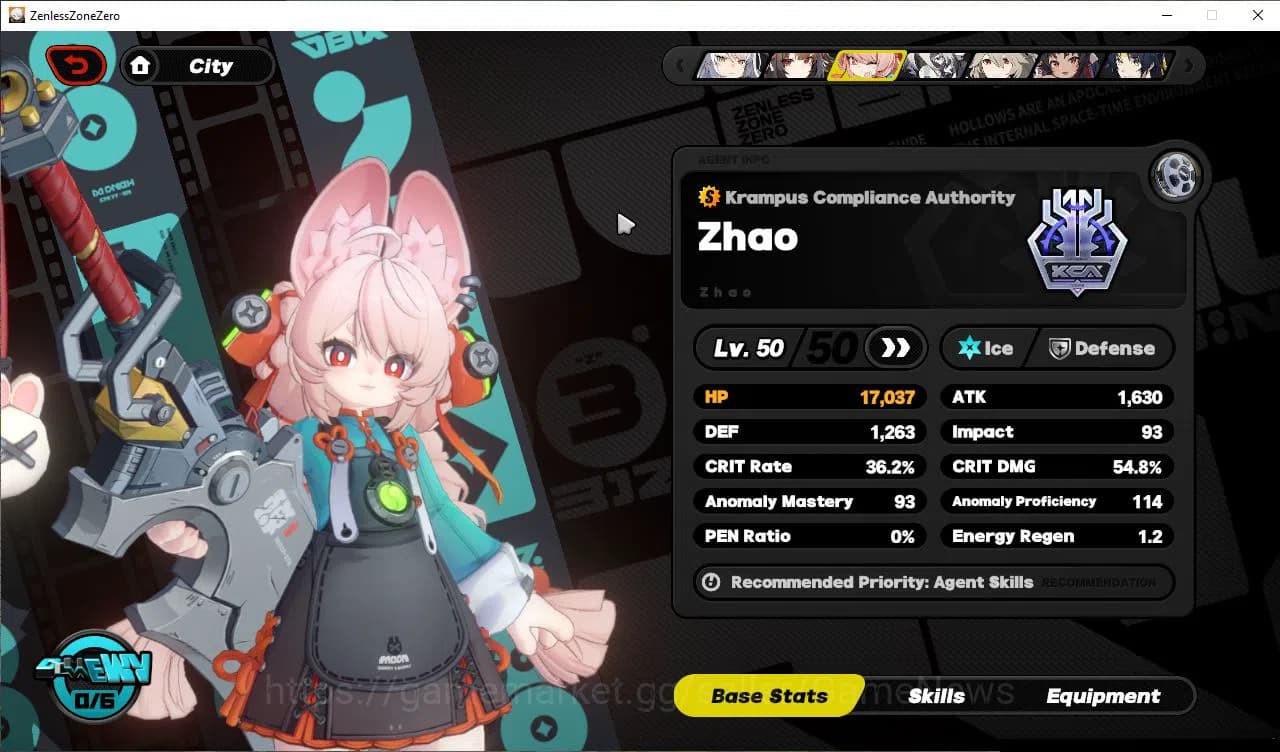Click the Base Stats button
The image size is (1280, 752).
point(768,696)
